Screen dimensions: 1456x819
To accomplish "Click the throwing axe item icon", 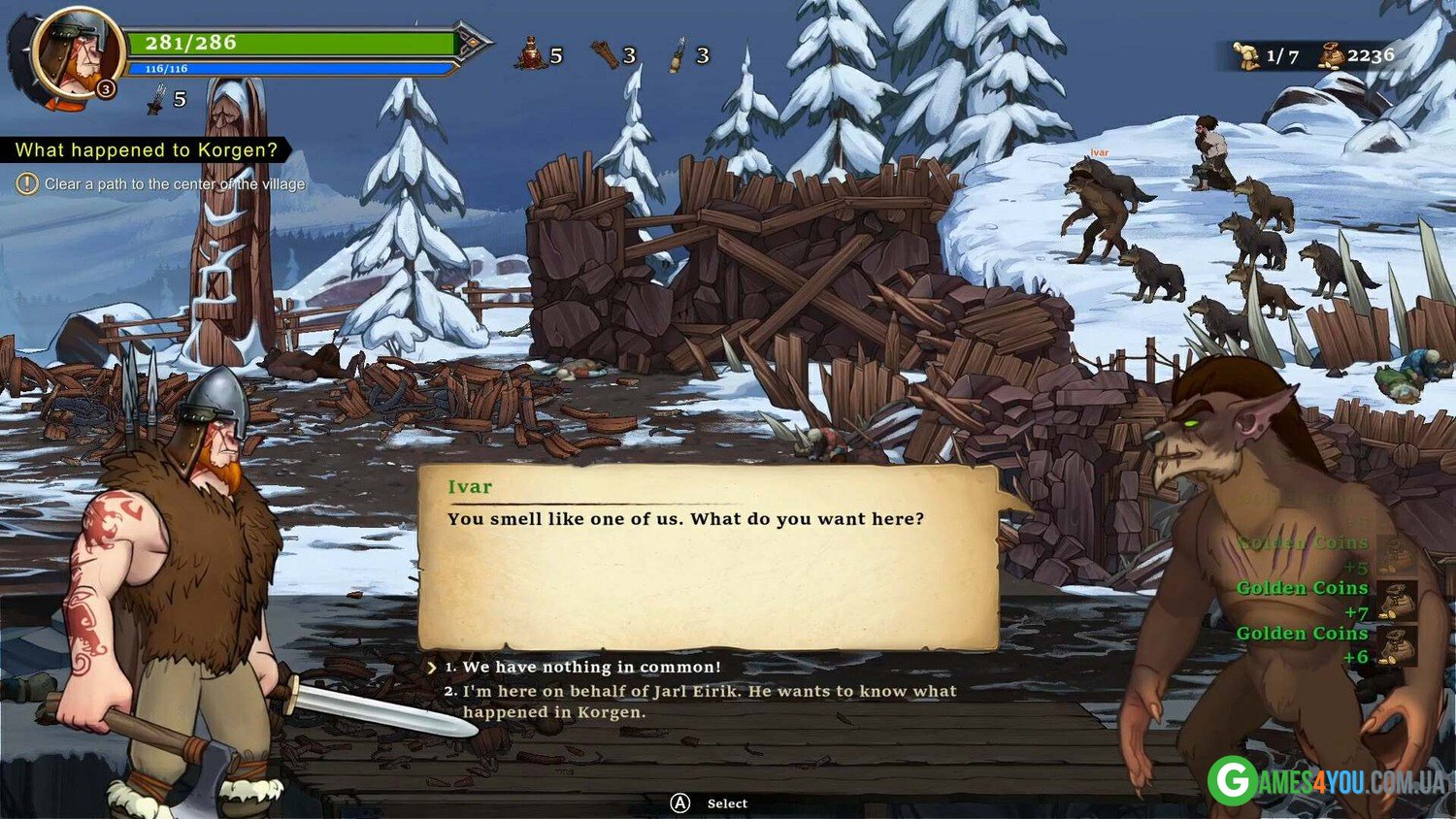I will tap(606, 54).
